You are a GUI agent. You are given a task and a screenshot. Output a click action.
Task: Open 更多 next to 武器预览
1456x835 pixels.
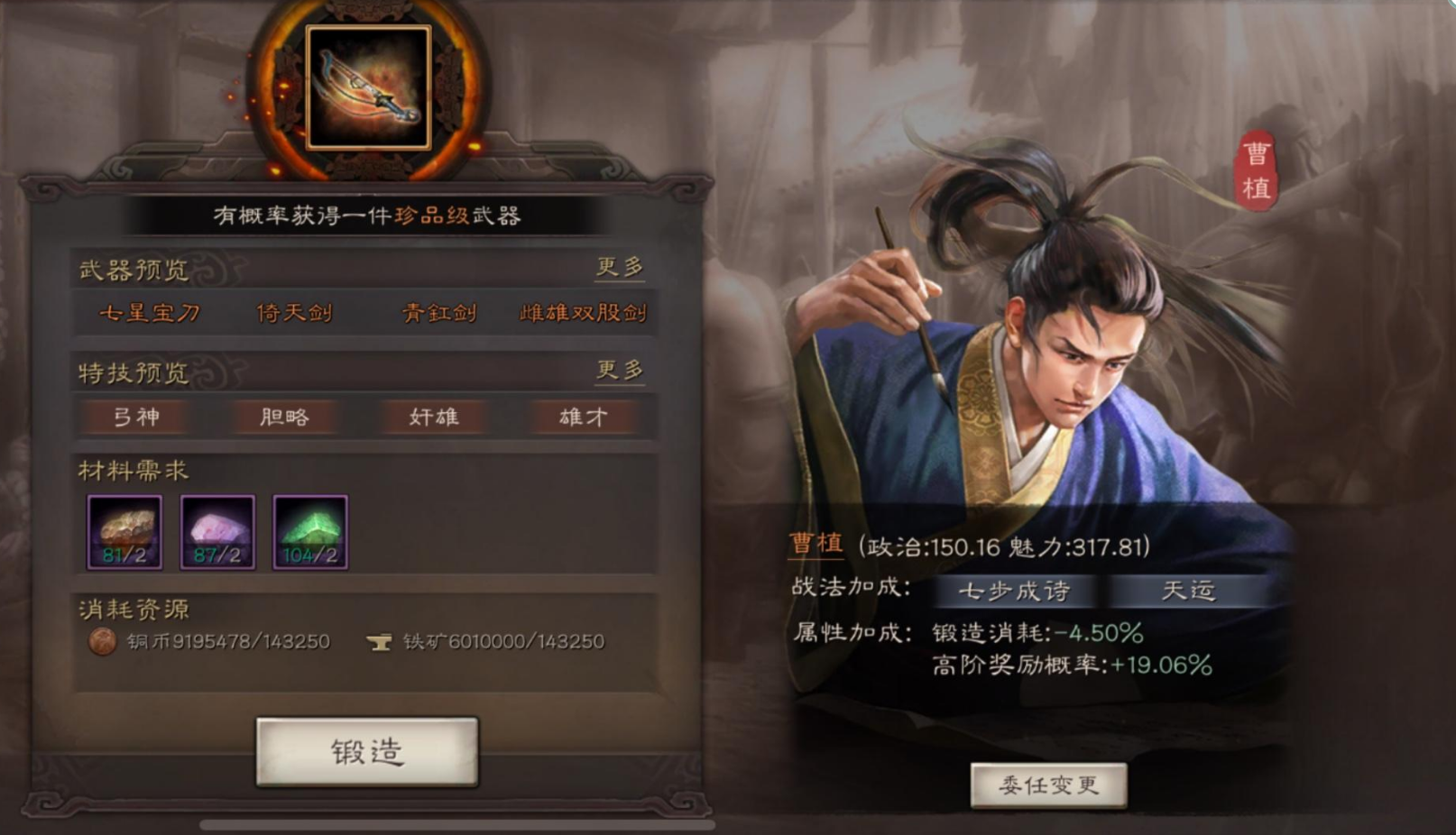pyautogui.click(x=621, y=266)
